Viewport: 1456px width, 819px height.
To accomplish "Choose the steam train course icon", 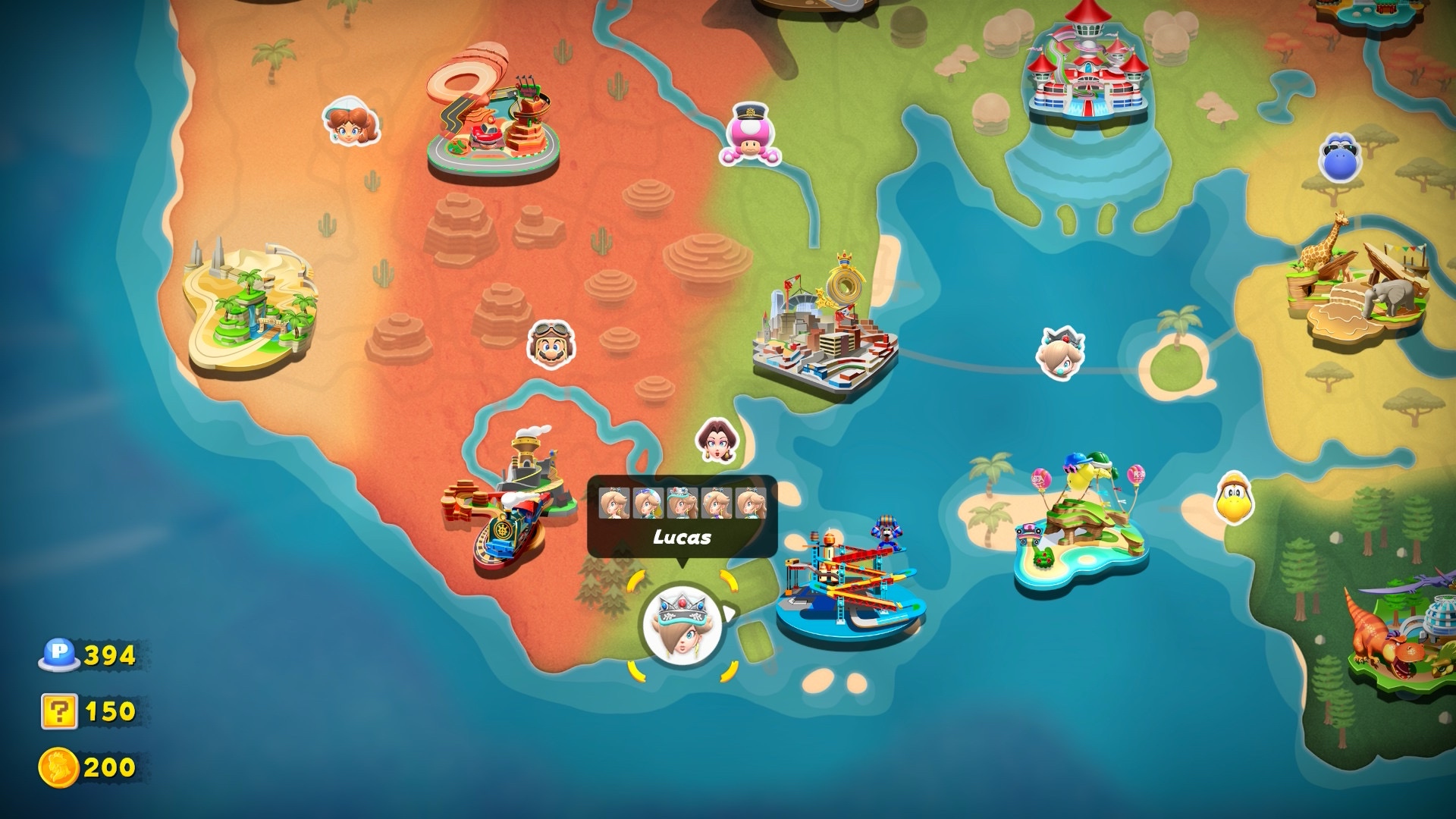I will pyautogui.click(x=508, y=504).
